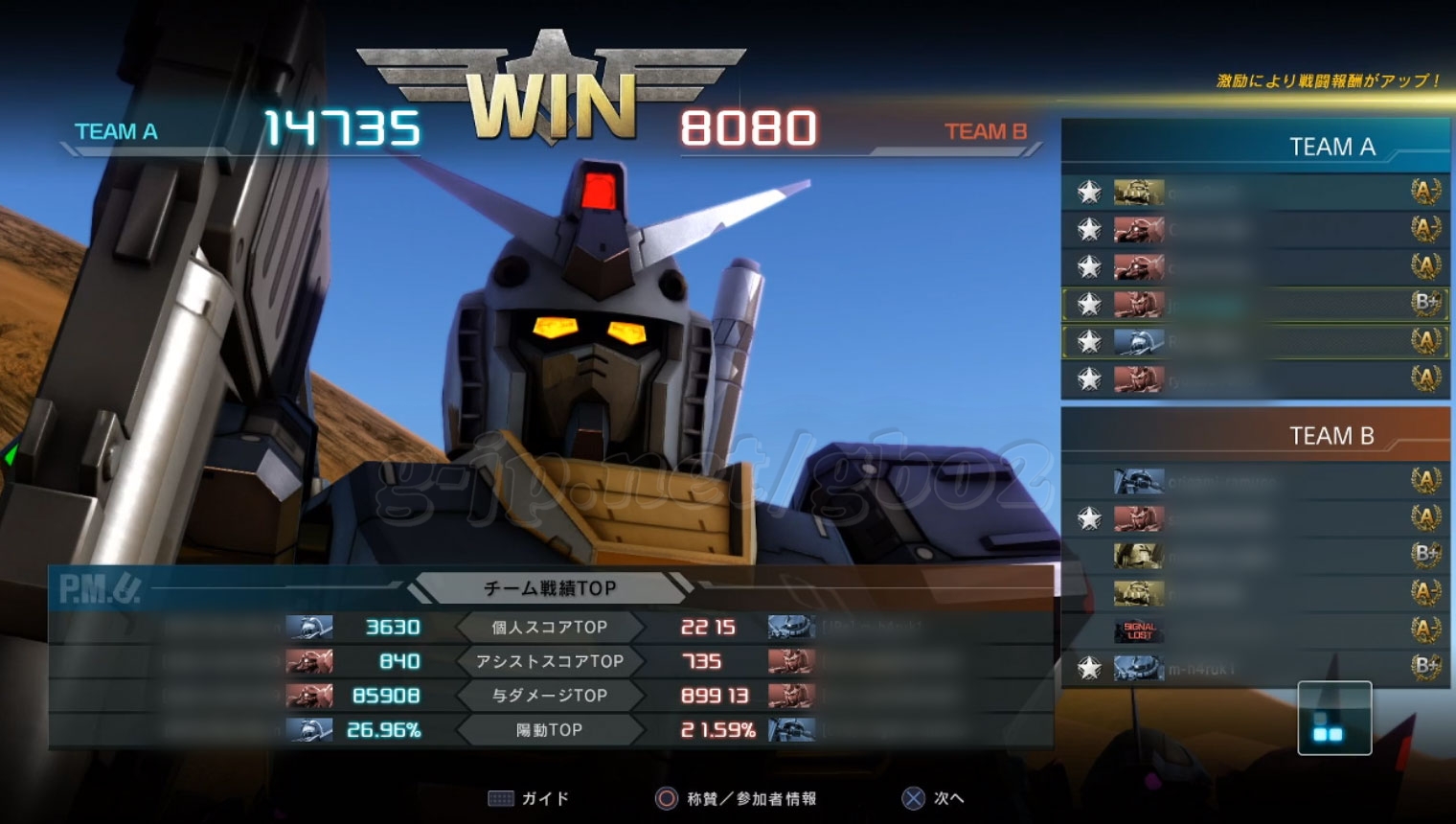The image size is (1456, 824).
Task: Choose Team B's player with red mobile suit
Action: pos(1255,518)
